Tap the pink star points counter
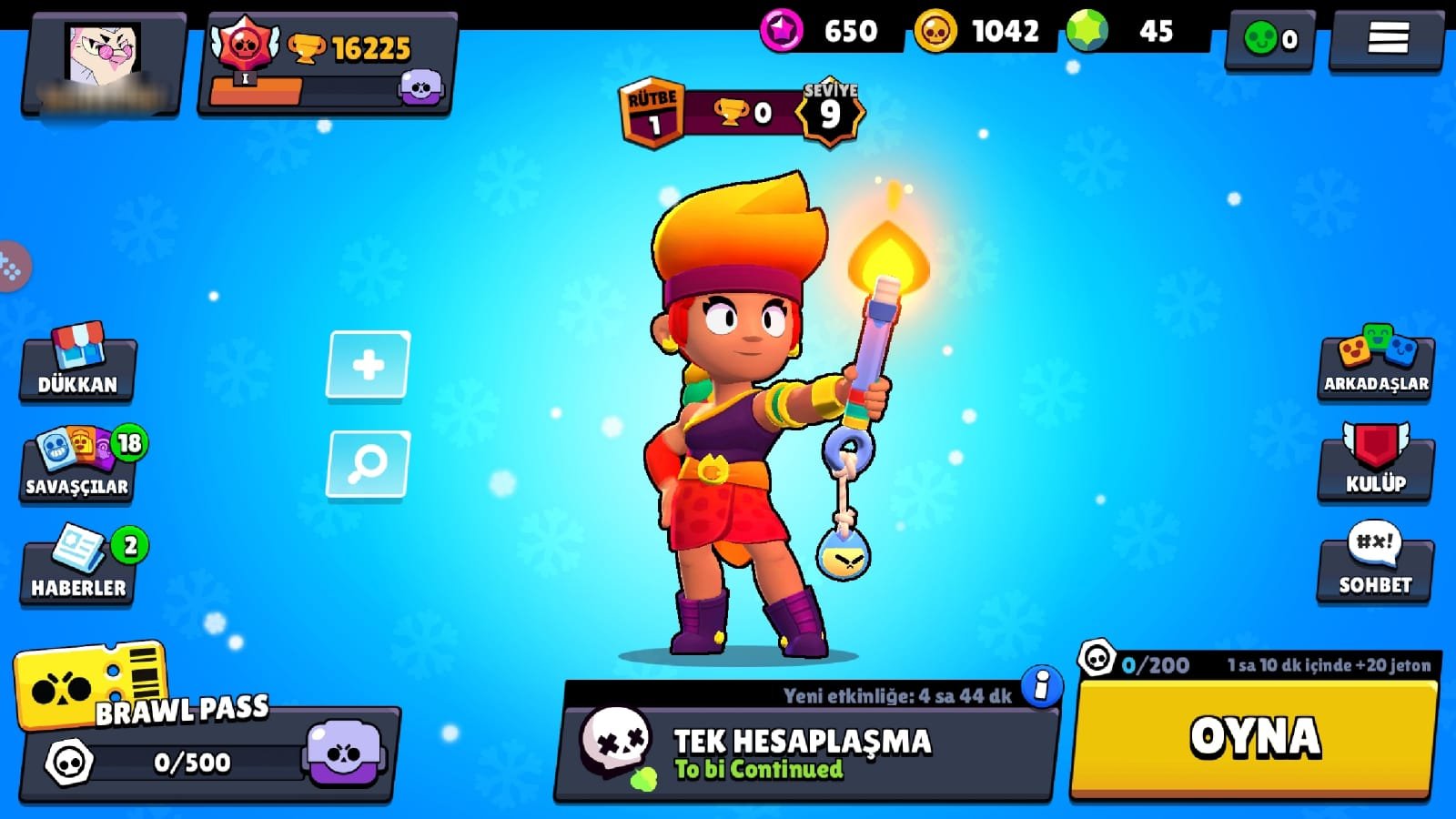This screenshot has height=819, width=1456. 822,32
